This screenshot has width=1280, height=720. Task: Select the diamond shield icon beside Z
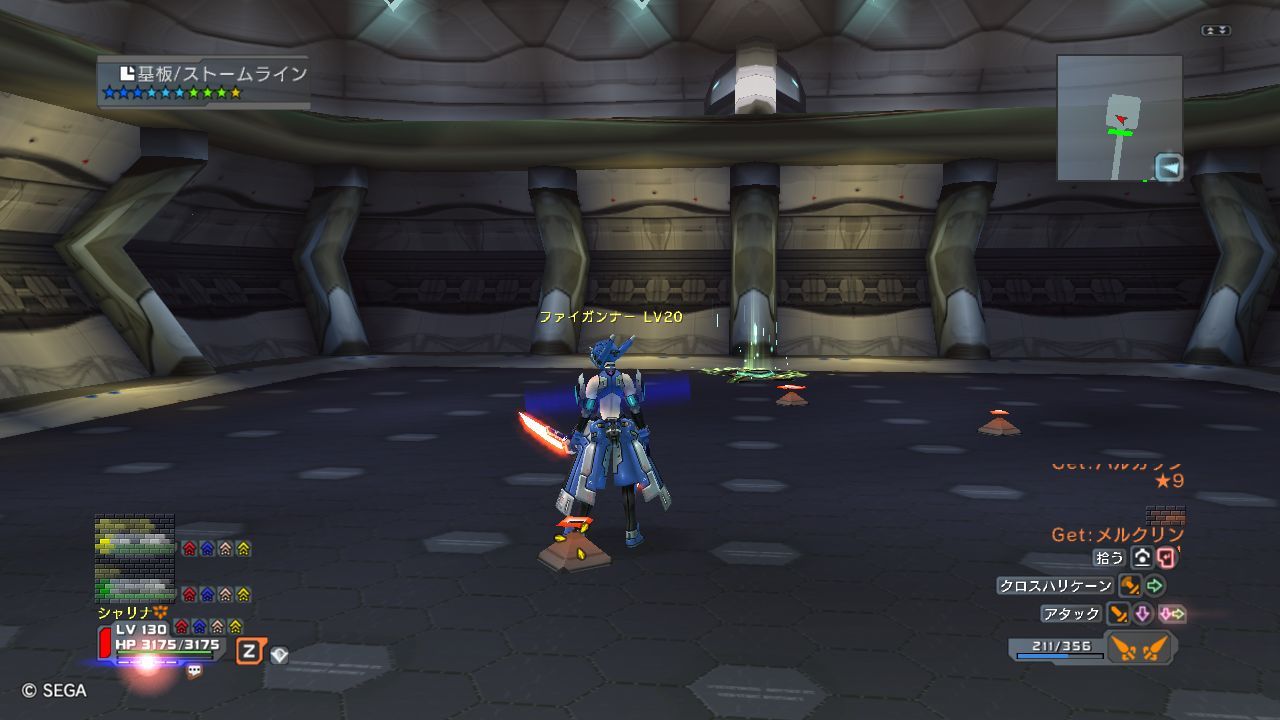coord(279,655)
